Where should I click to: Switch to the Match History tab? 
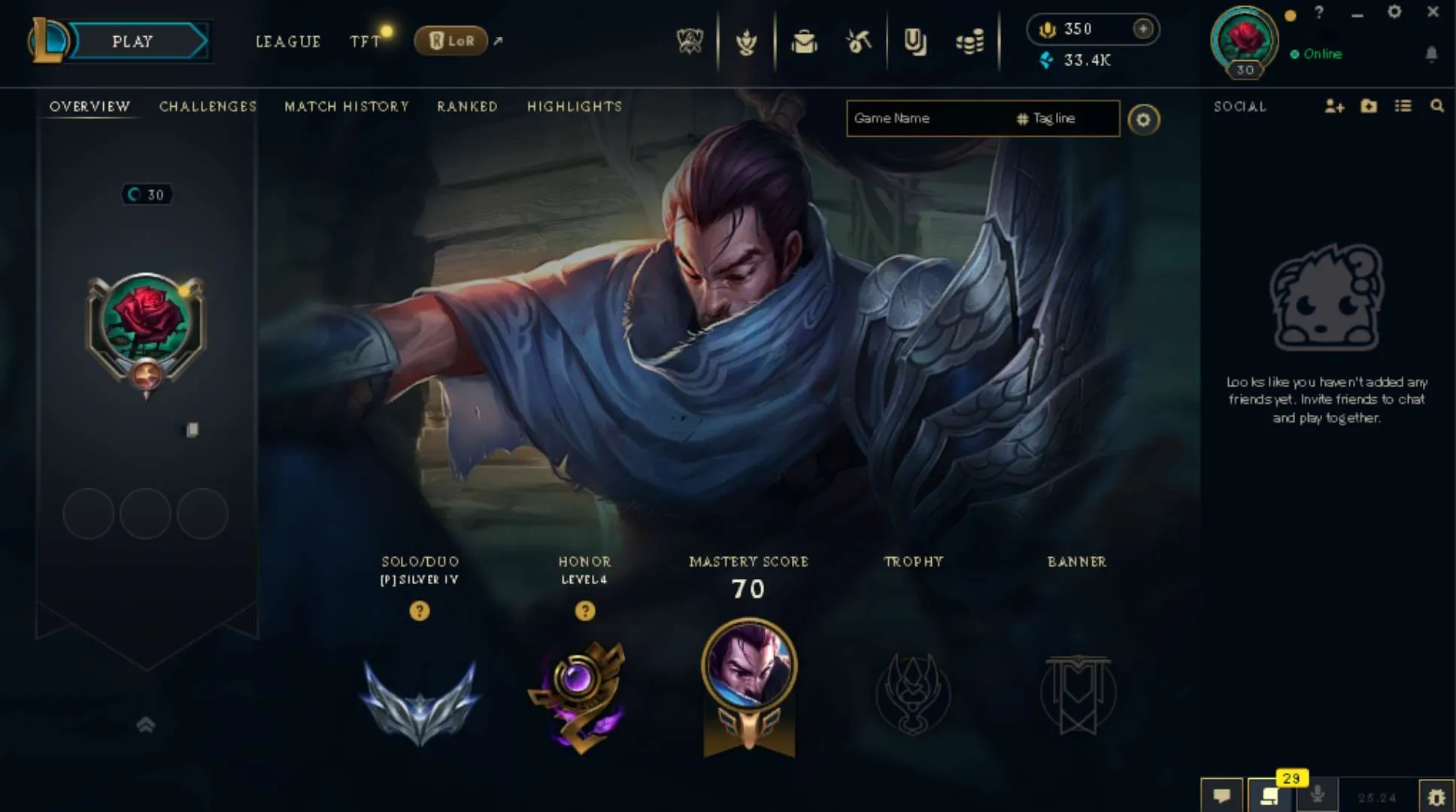[346, 106]
